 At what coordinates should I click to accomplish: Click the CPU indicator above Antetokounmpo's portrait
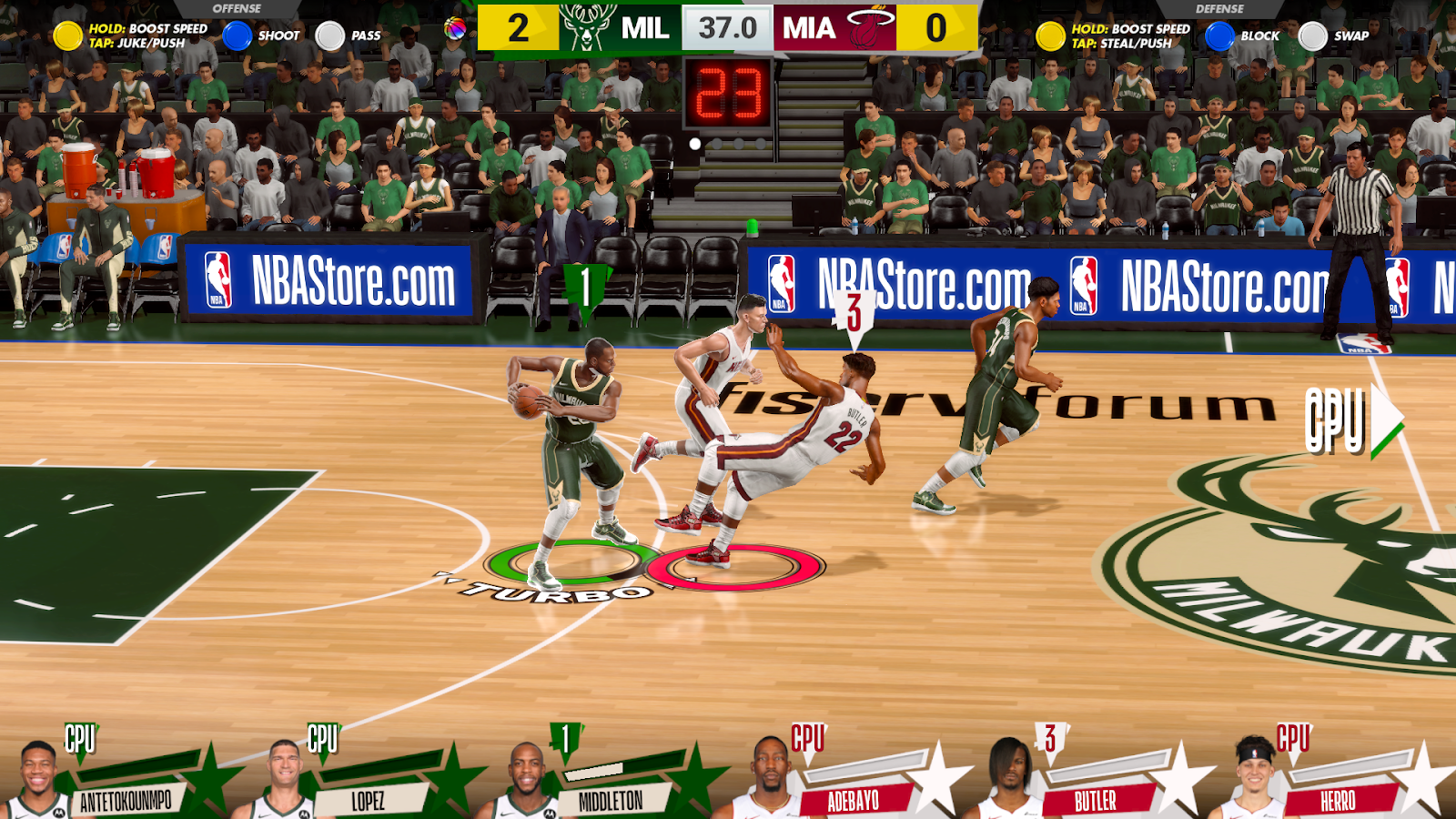pos(80,740)
